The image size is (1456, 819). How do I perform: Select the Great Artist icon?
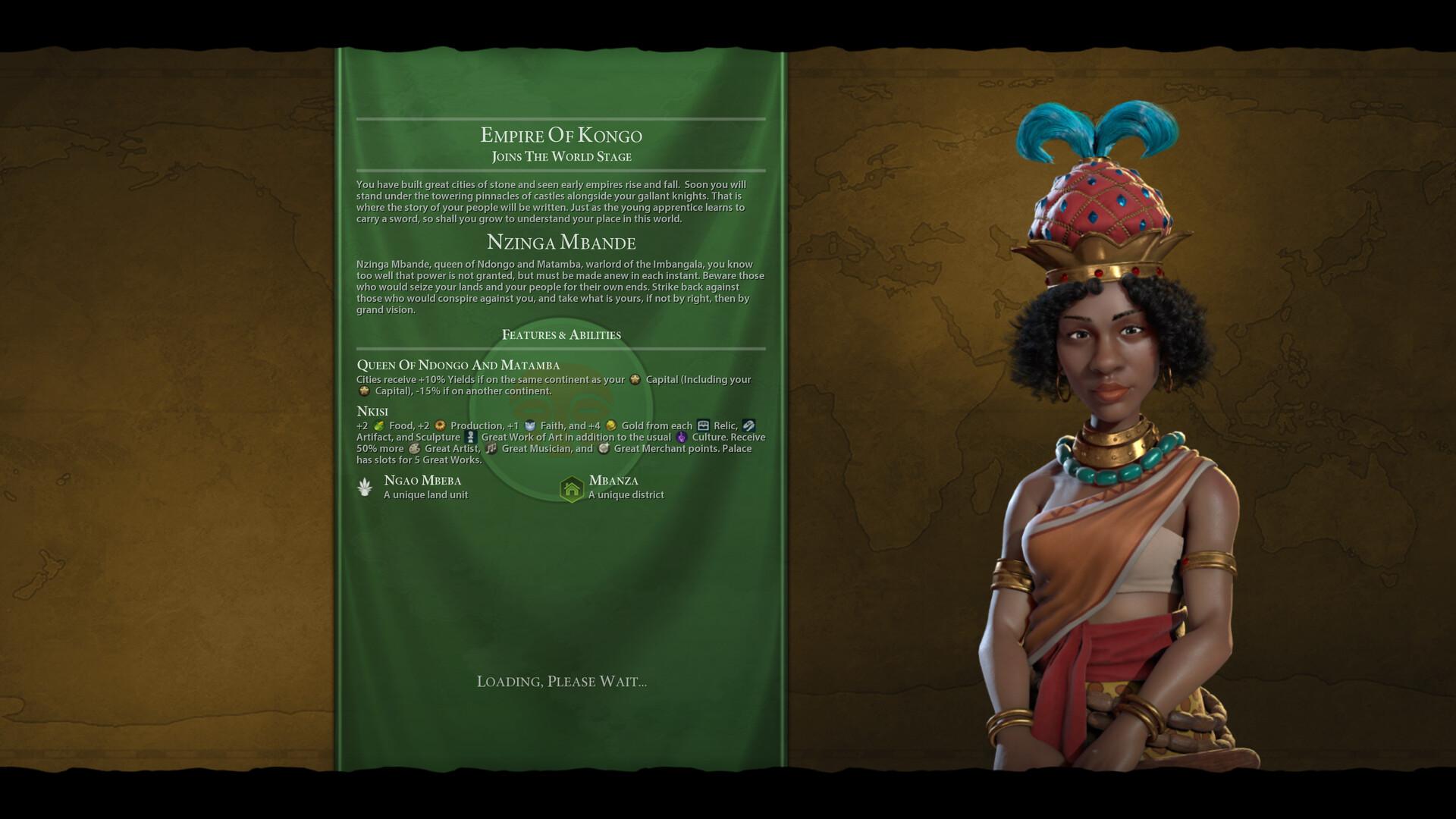[415, 449]
